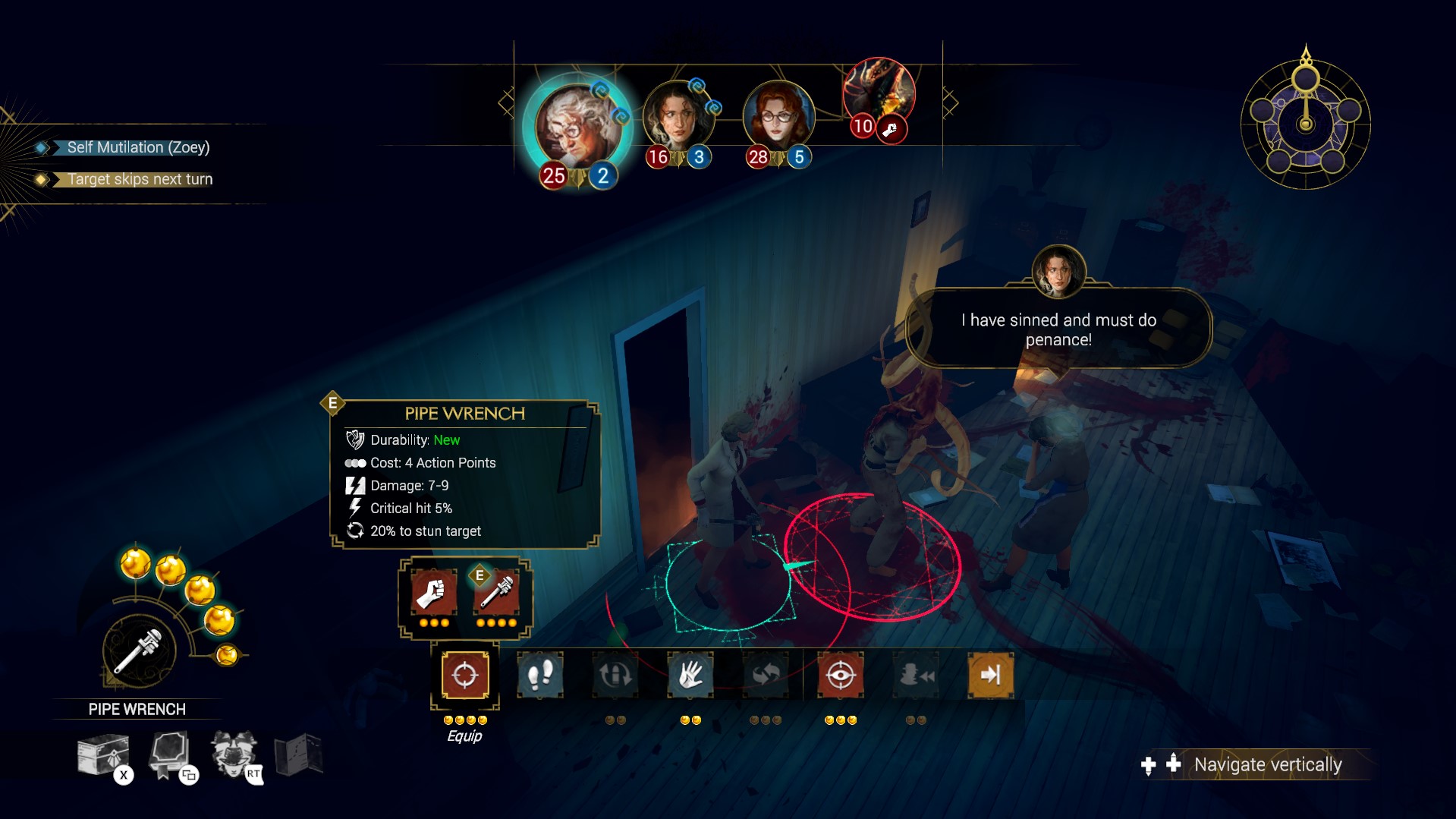This screenshot has width=1456, height=819.
Task: Select the footprints move action
Action: coord(539,675)
